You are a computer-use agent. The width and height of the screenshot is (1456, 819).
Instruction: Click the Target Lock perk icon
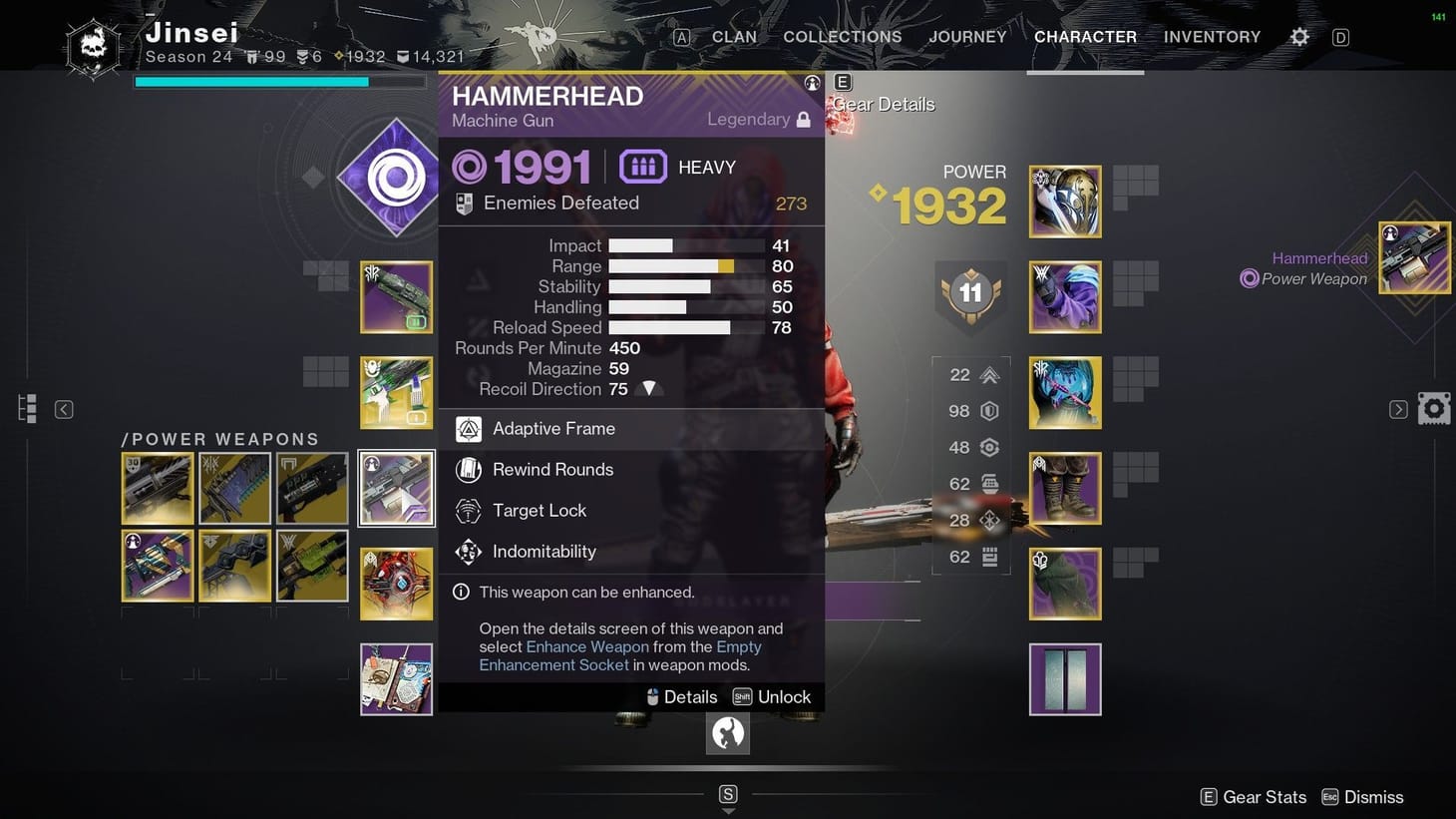468,510
